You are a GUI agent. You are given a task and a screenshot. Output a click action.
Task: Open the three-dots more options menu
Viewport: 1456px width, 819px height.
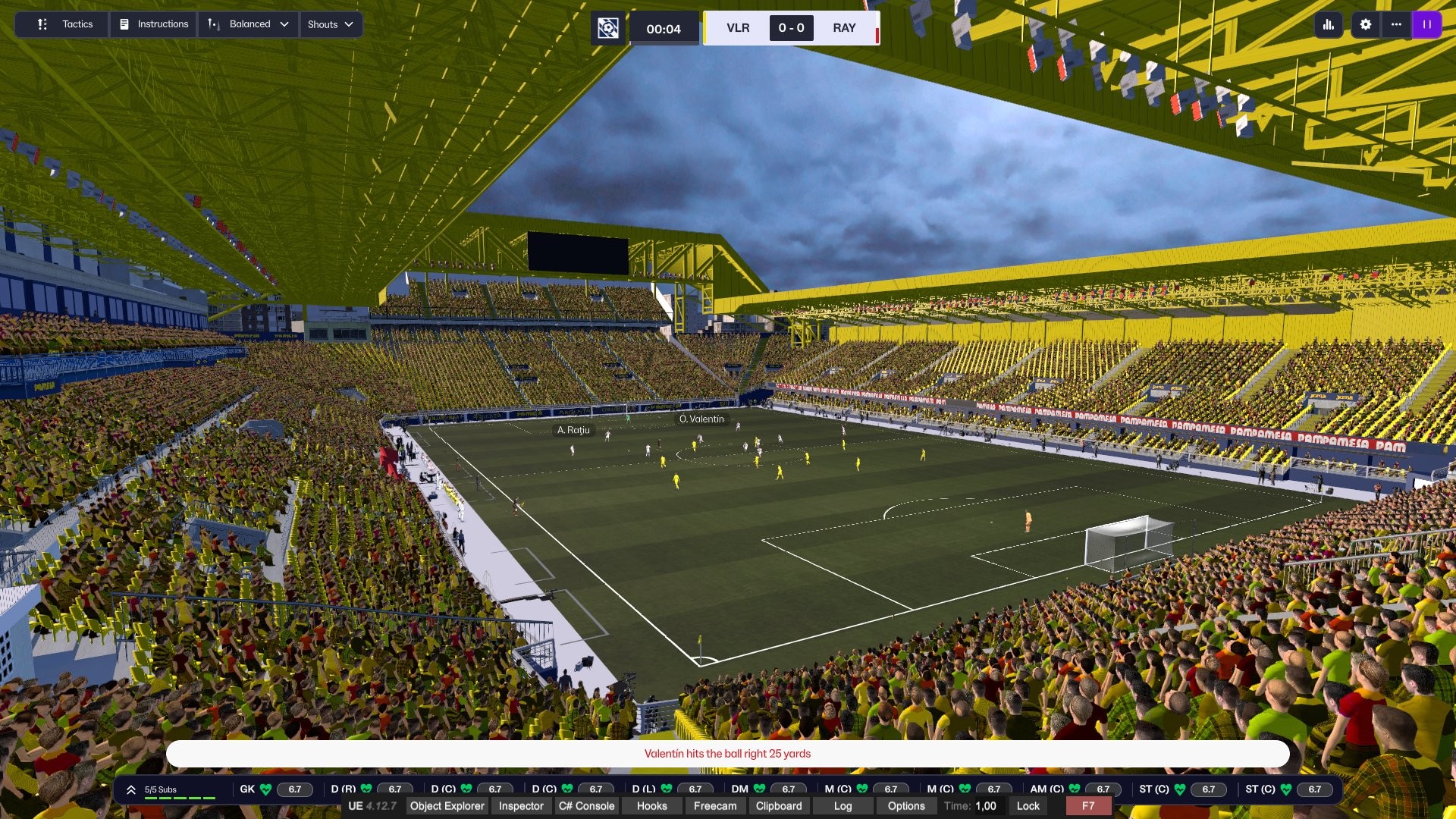[x=1396, y=24]
